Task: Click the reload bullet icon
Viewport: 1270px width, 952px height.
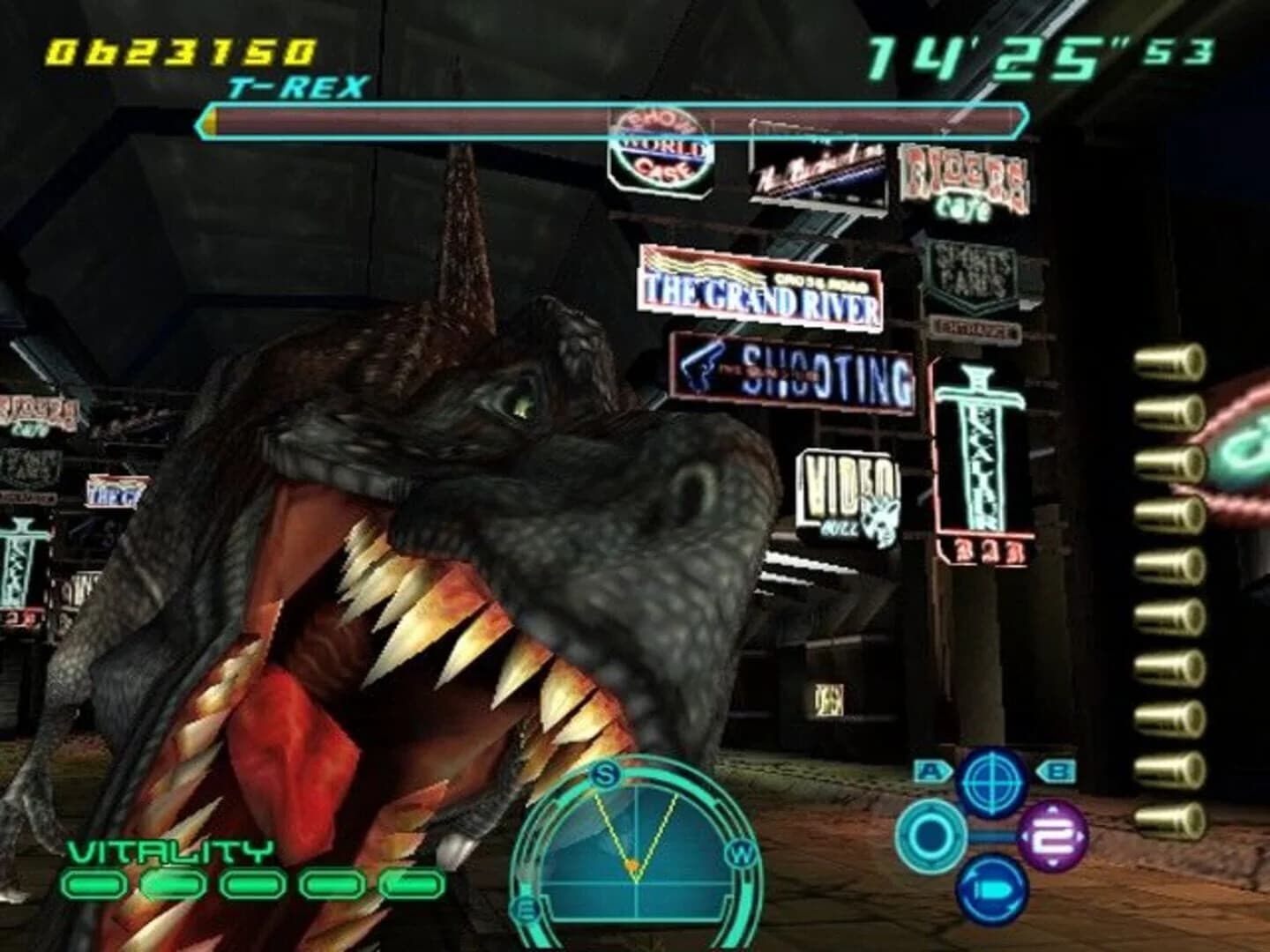Action: coord(993,889)
